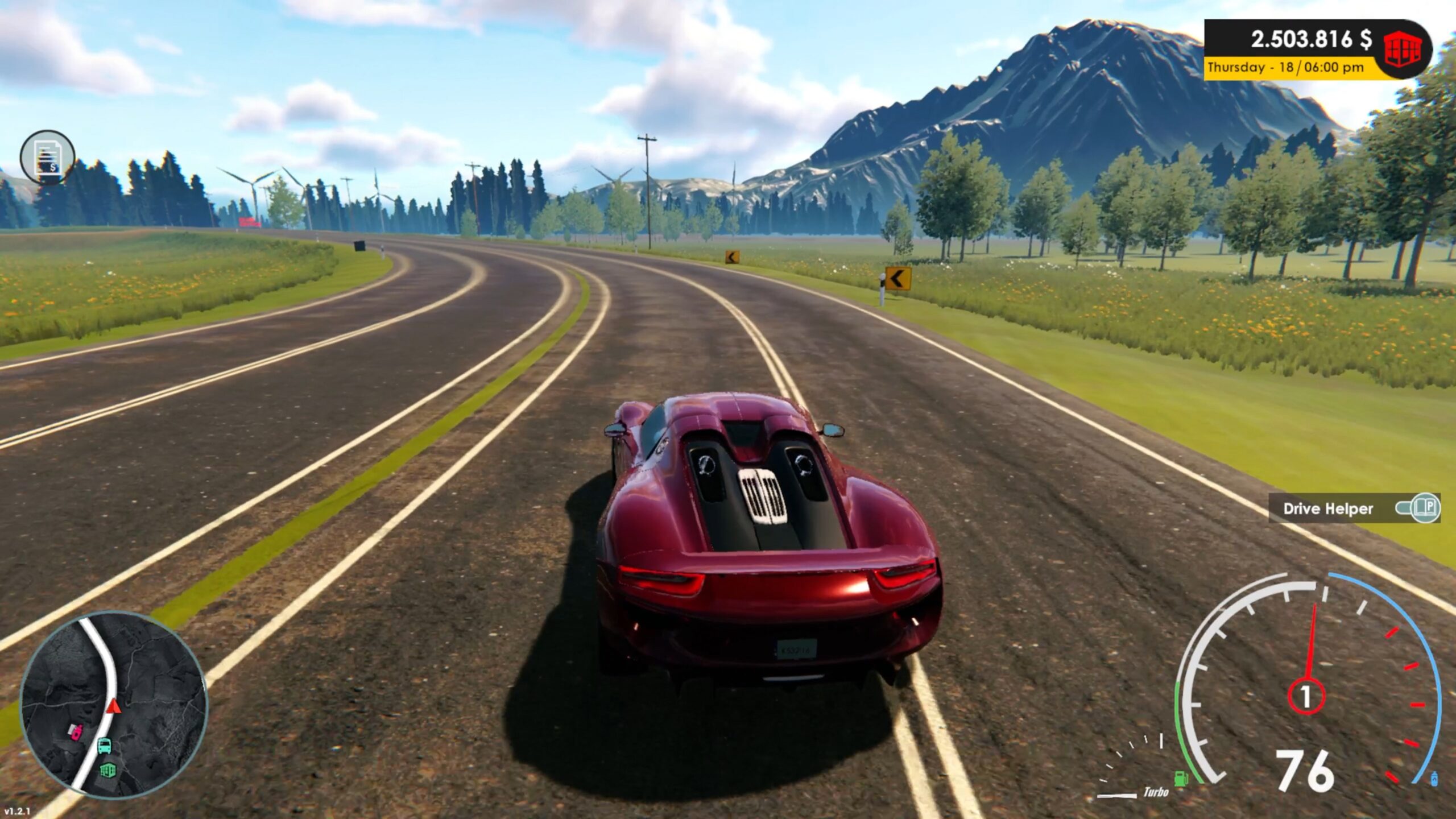
Task: Select the green garage icon on the minimap
Action: [108, 771]
